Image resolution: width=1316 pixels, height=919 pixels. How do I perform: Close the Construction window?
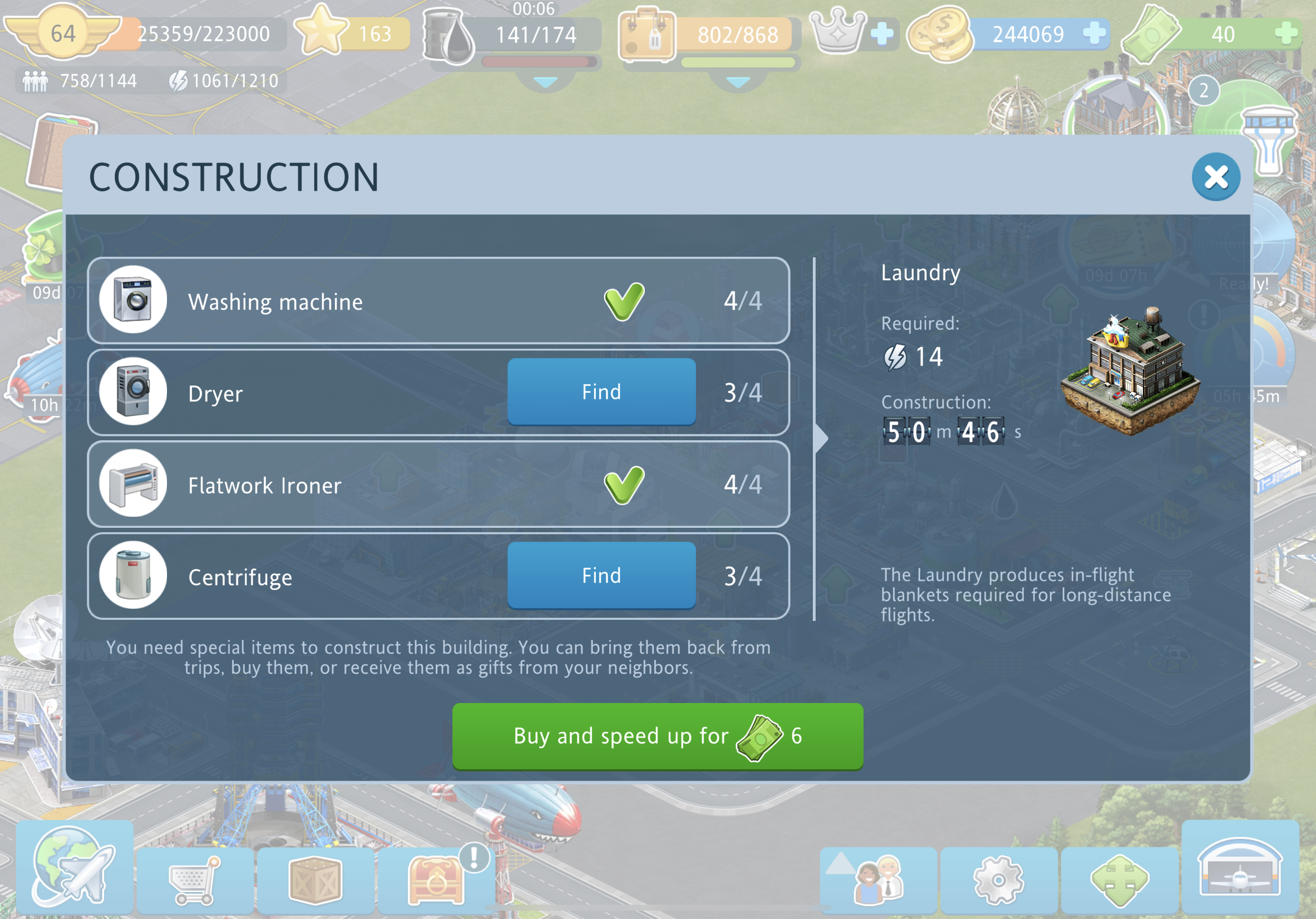pyautogui.click(x=1215, y=177)
